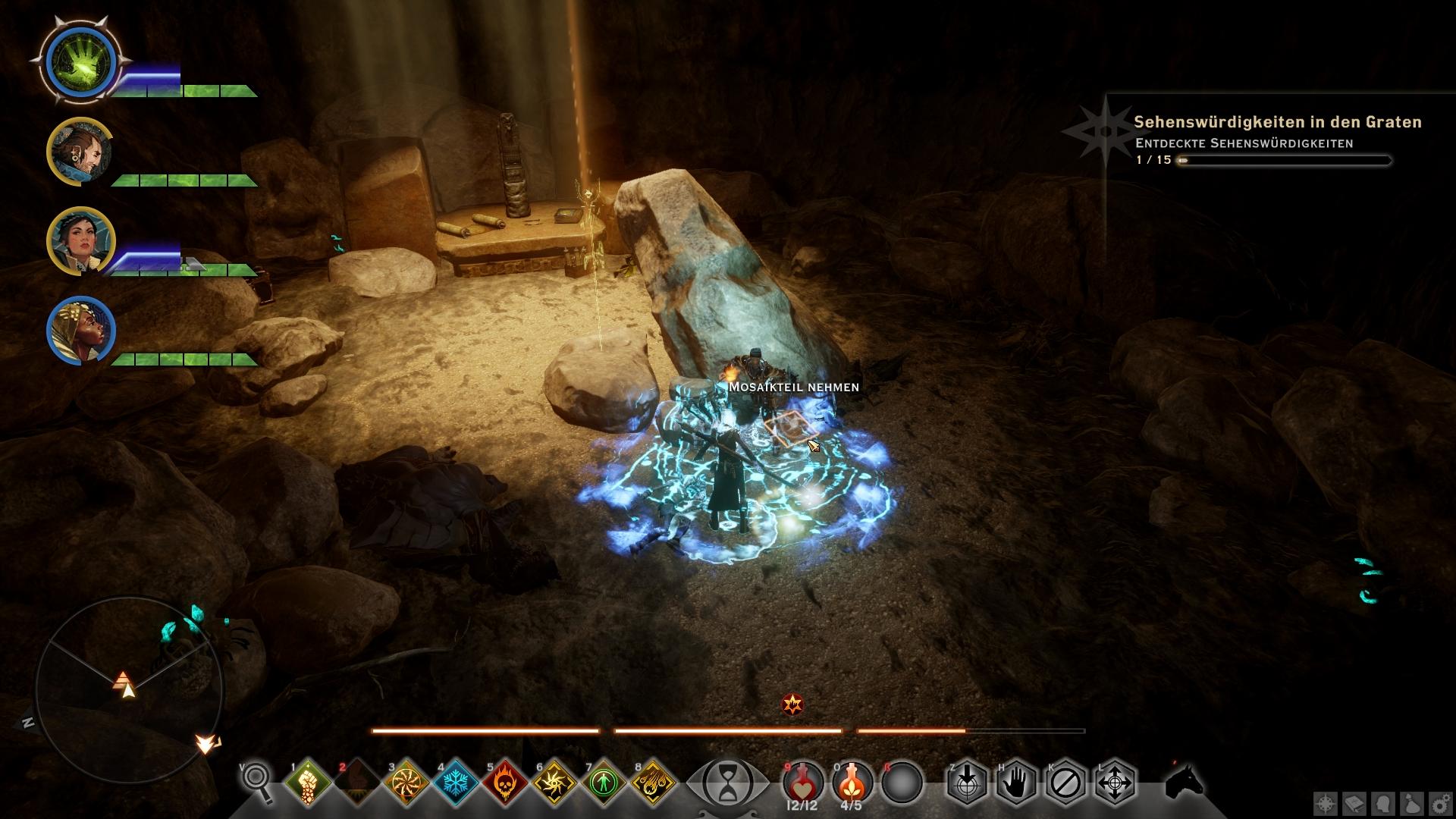Issue the open-hand hold position command

click(x=1016, y=782)
